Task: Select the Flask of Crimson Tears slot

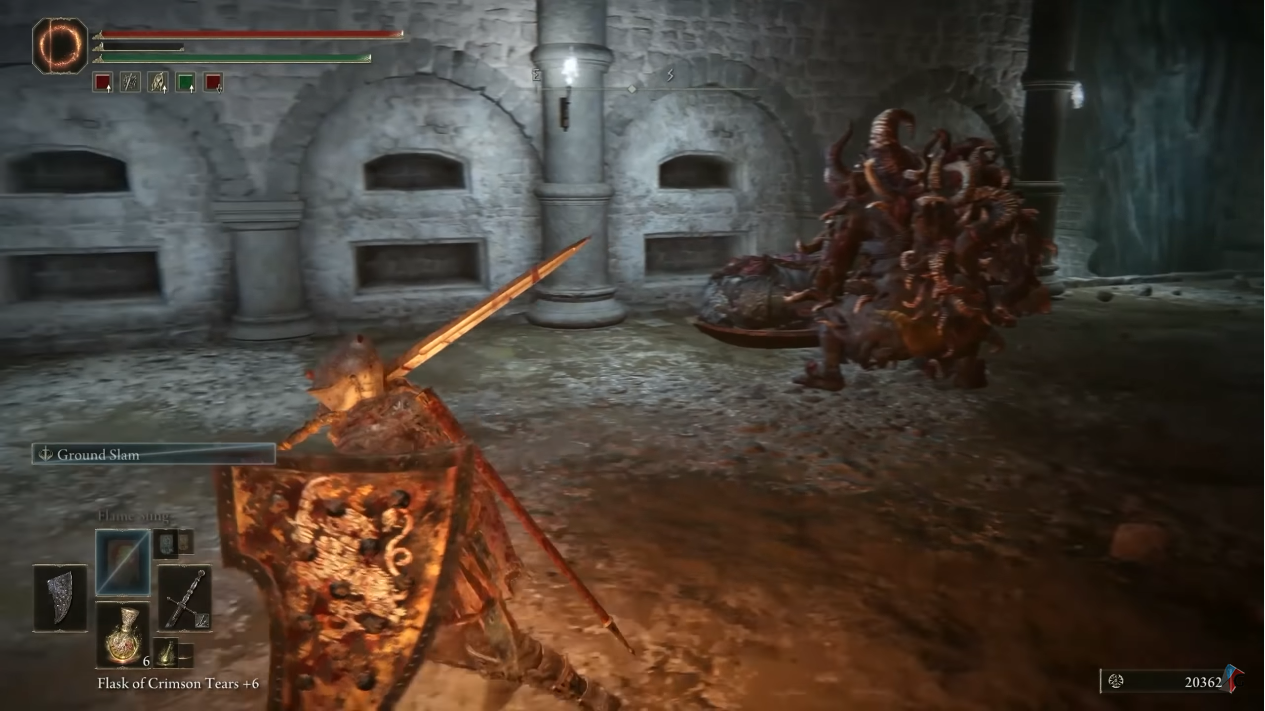Action: pyautogui.click(x=123, y=632)
